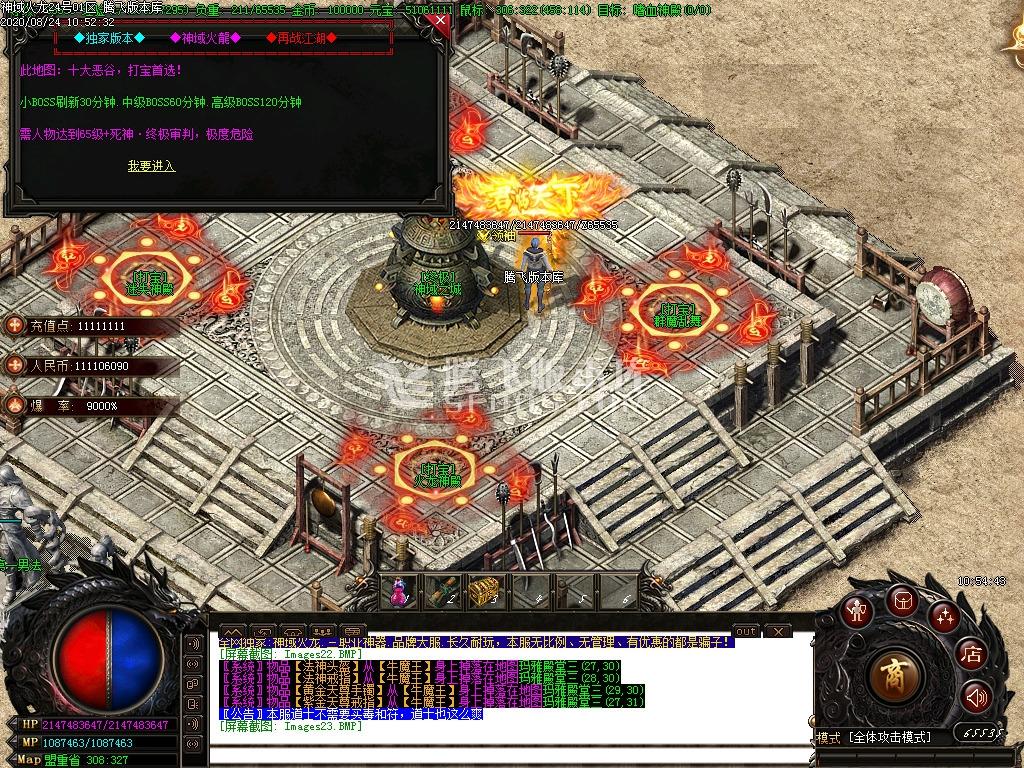
Task: Click the 爆率 drop rate button
Action: (15, 405)
